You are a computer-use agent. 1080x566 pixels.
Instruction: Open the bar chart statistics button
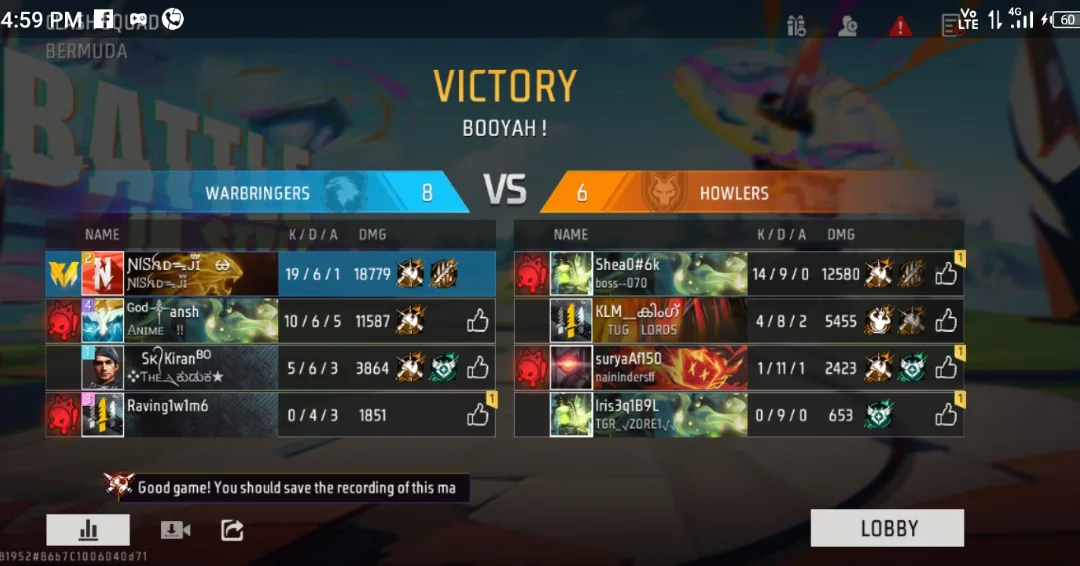[x=88, y=530]
